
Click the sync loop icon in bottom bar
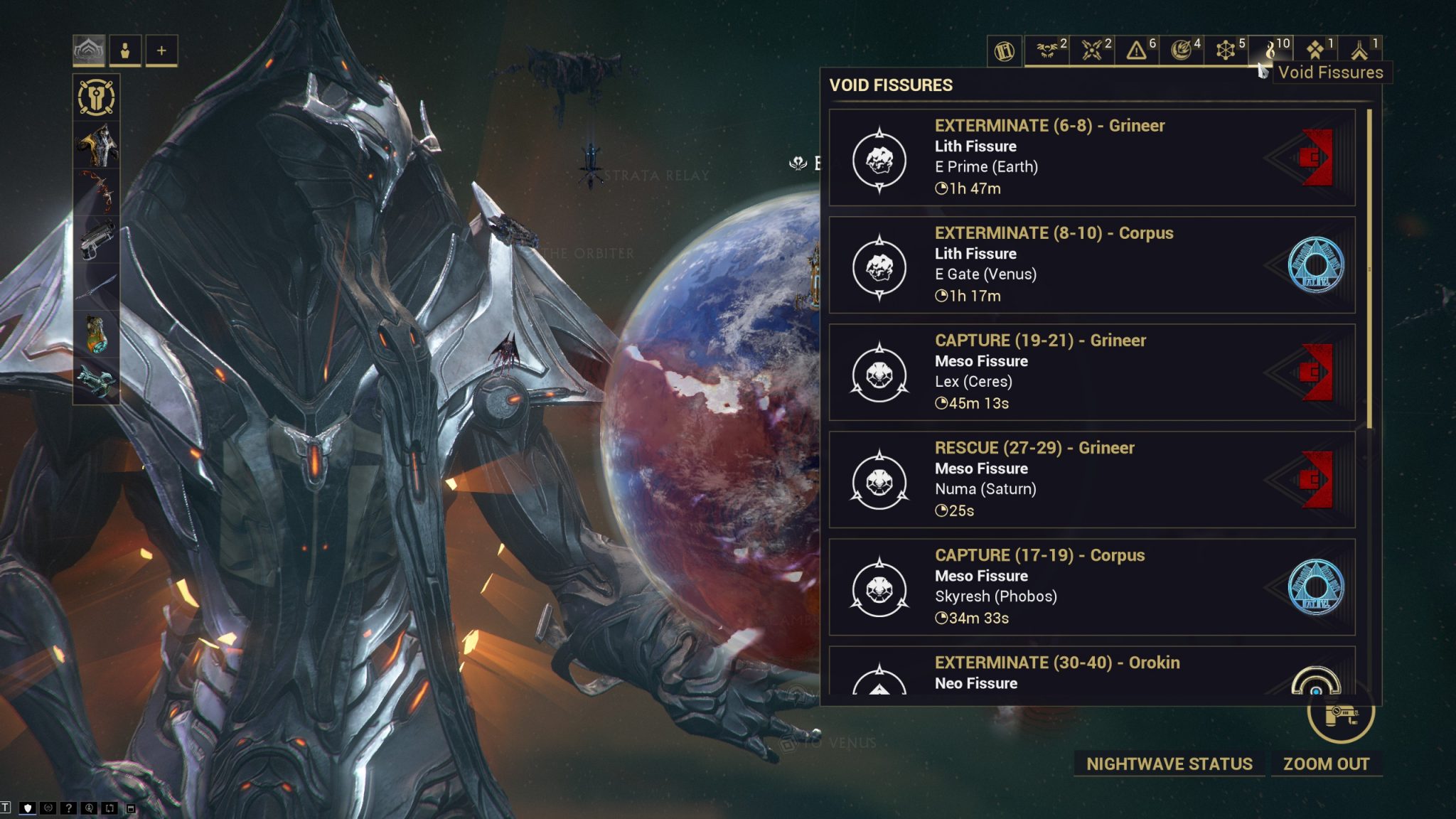pos(109,808)
